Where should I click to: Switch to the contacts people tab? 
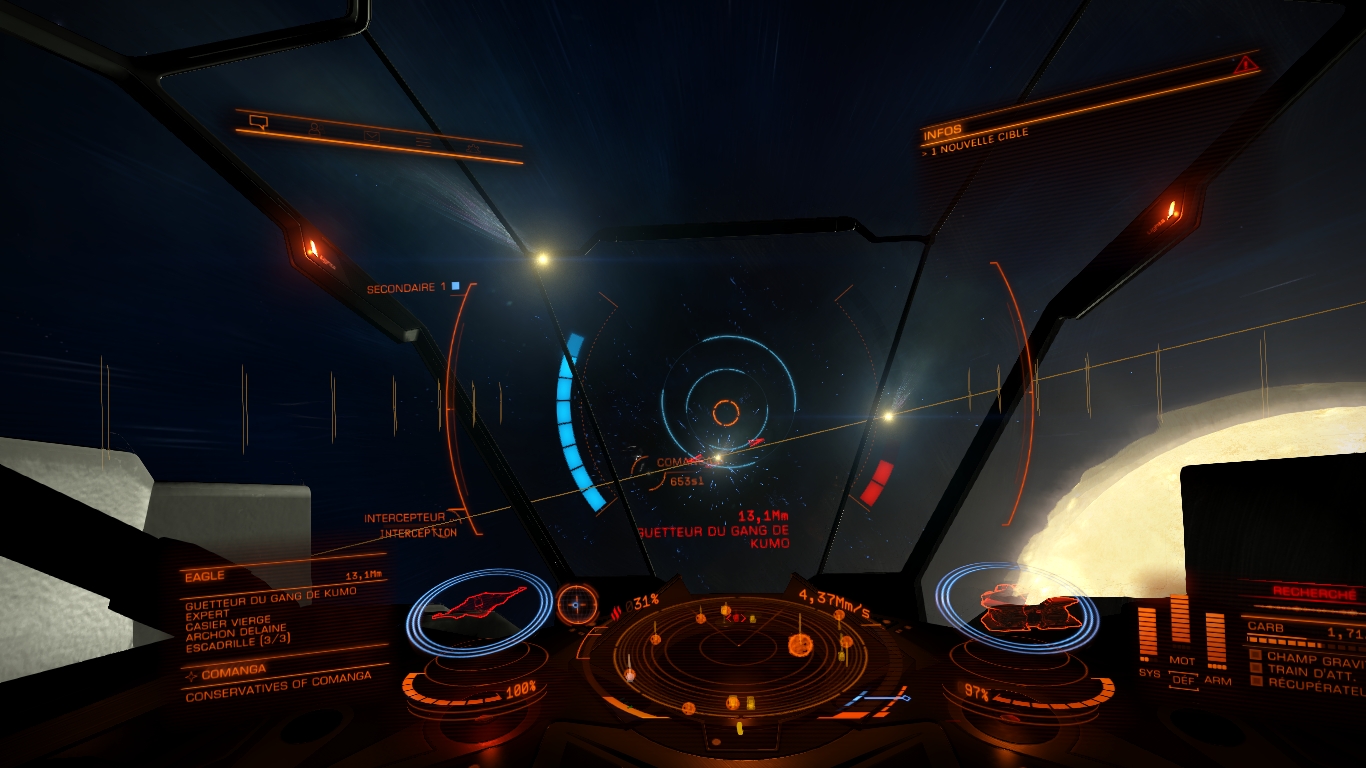coord(315,129)
